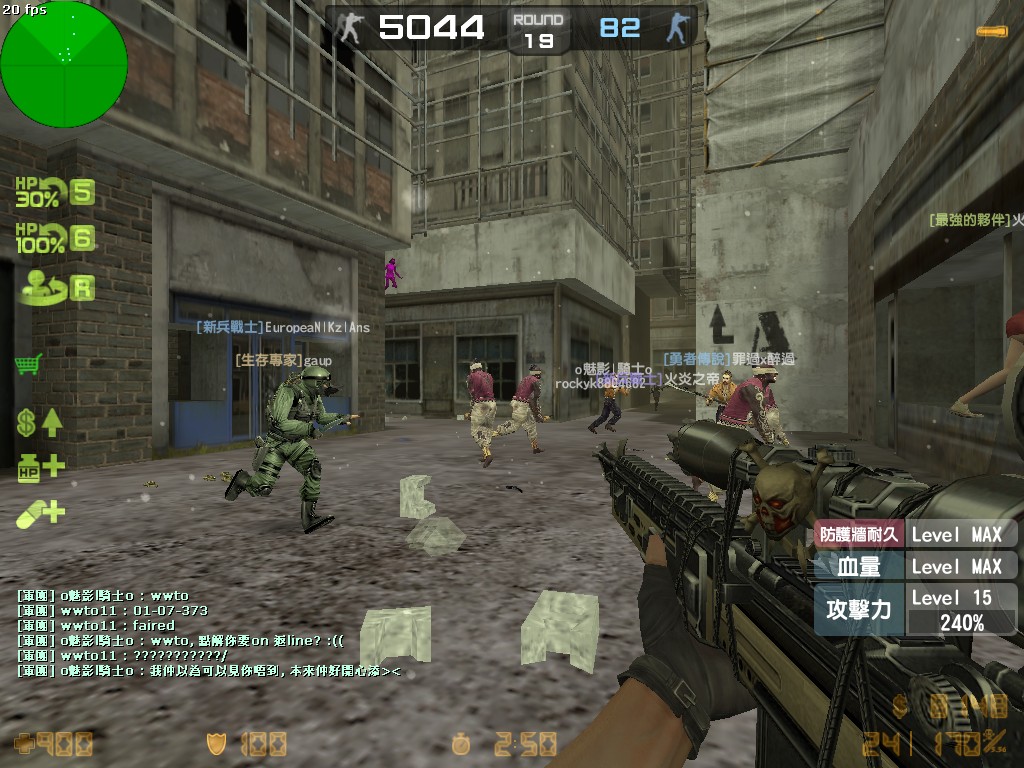Select the 防護牆耐久 upgrade row
Image resolution: width=1024 pixels, height=768 pixels.
915,534
